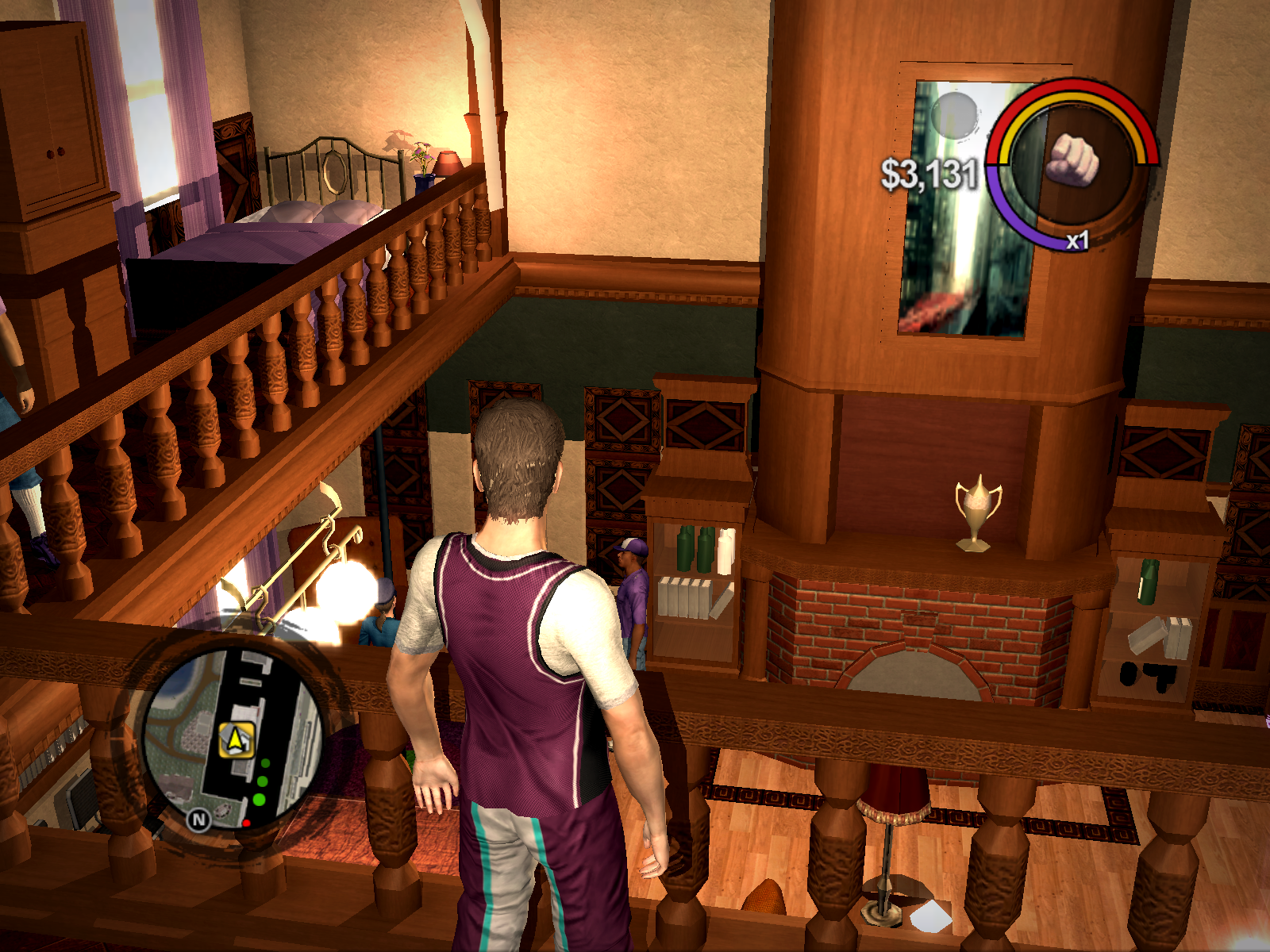Open the circular minimap

coord(233,736)
